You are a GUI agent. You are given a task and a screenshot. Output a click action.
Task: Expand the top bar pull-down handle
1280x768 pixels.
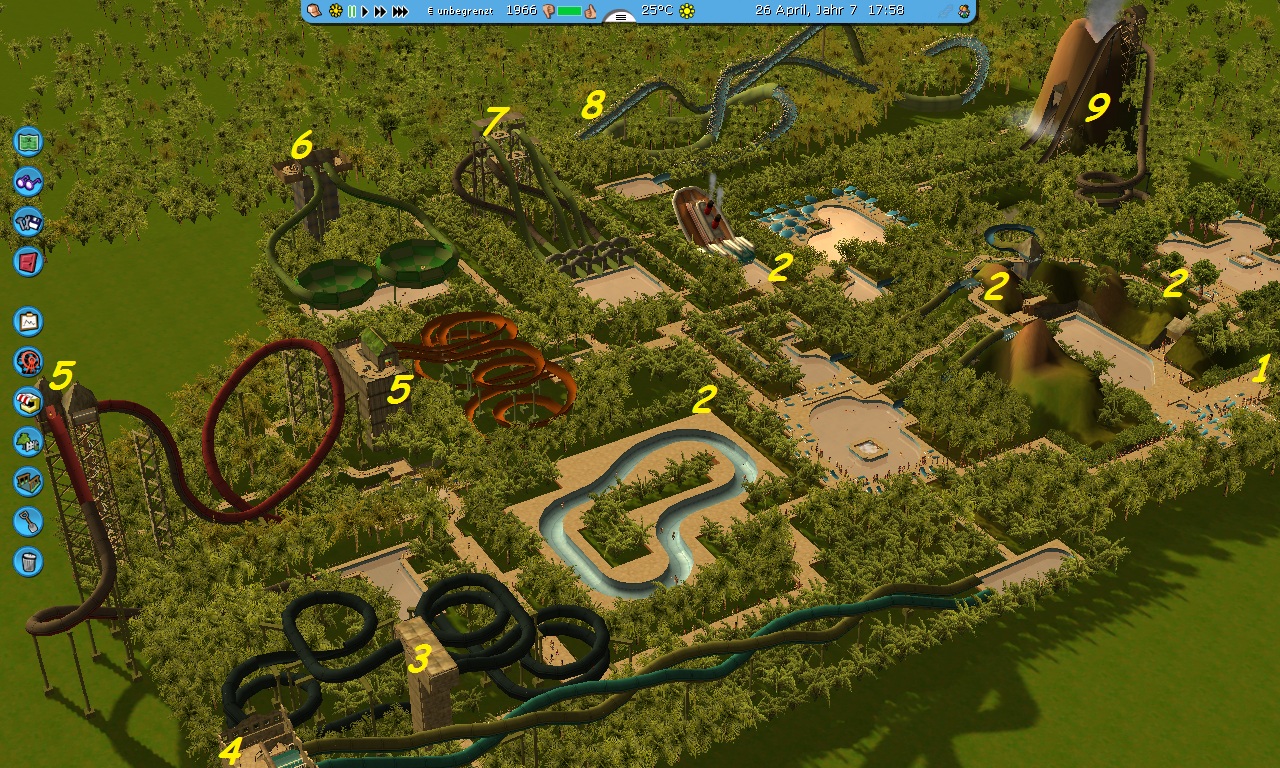(620, 16)
